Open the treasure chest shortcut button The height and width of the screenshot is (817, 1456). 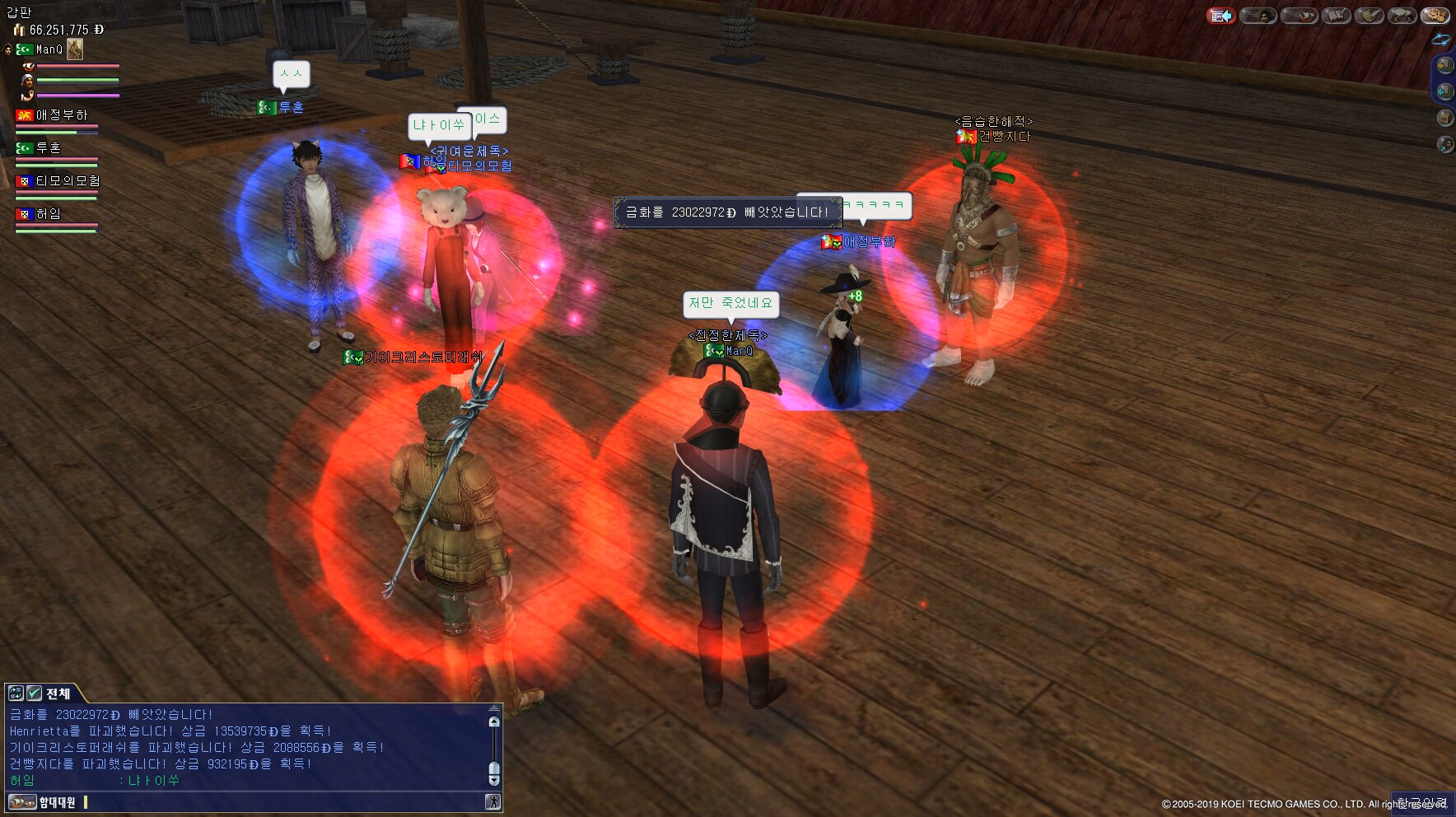pyautogui.click(x=1444, y=118)
